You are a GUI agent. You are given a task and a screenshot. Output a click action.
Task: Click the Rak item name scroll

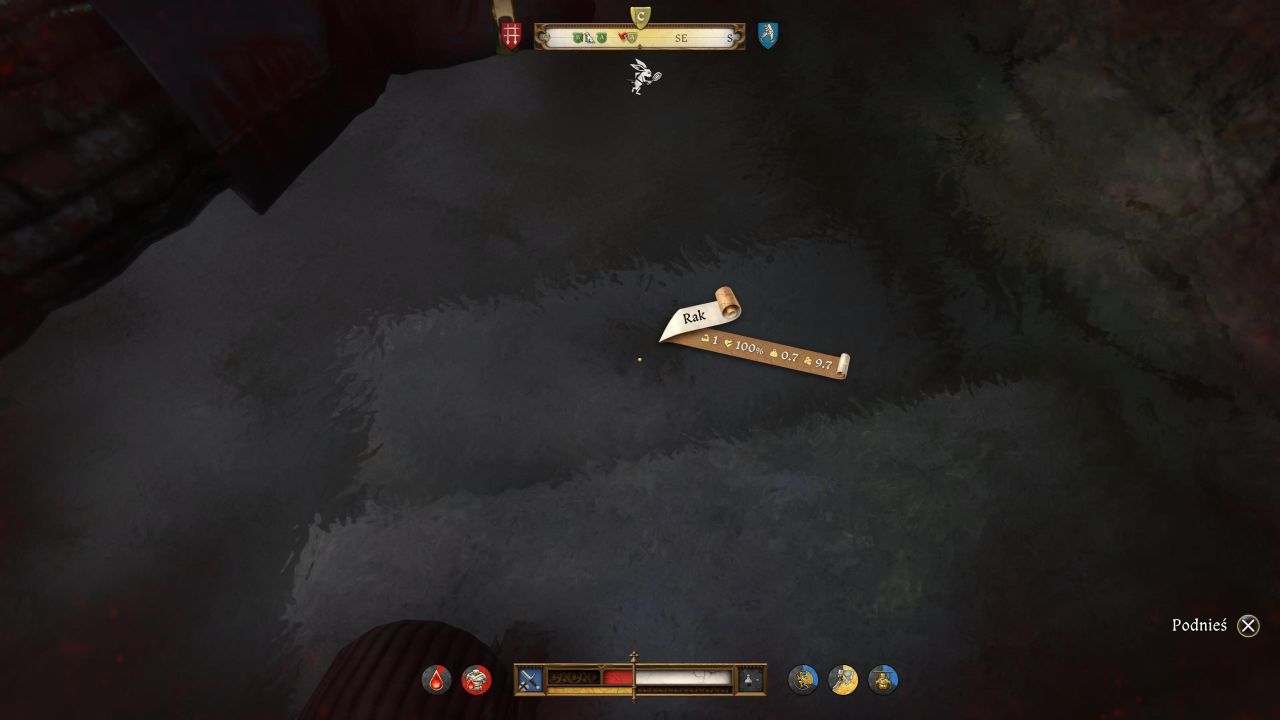point(696,317)
